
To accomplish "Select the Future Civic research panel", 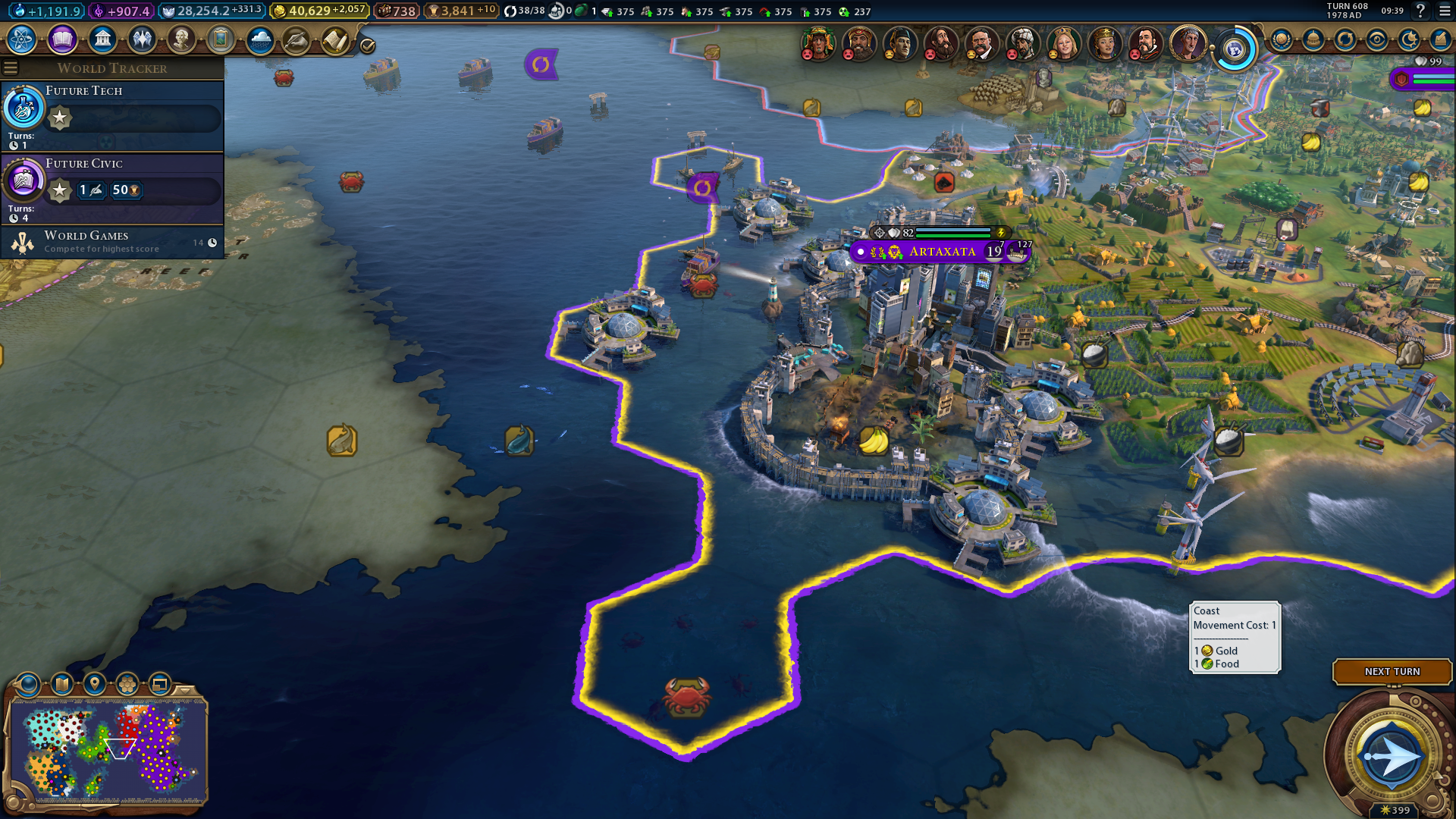I will (x=112, y=188).
